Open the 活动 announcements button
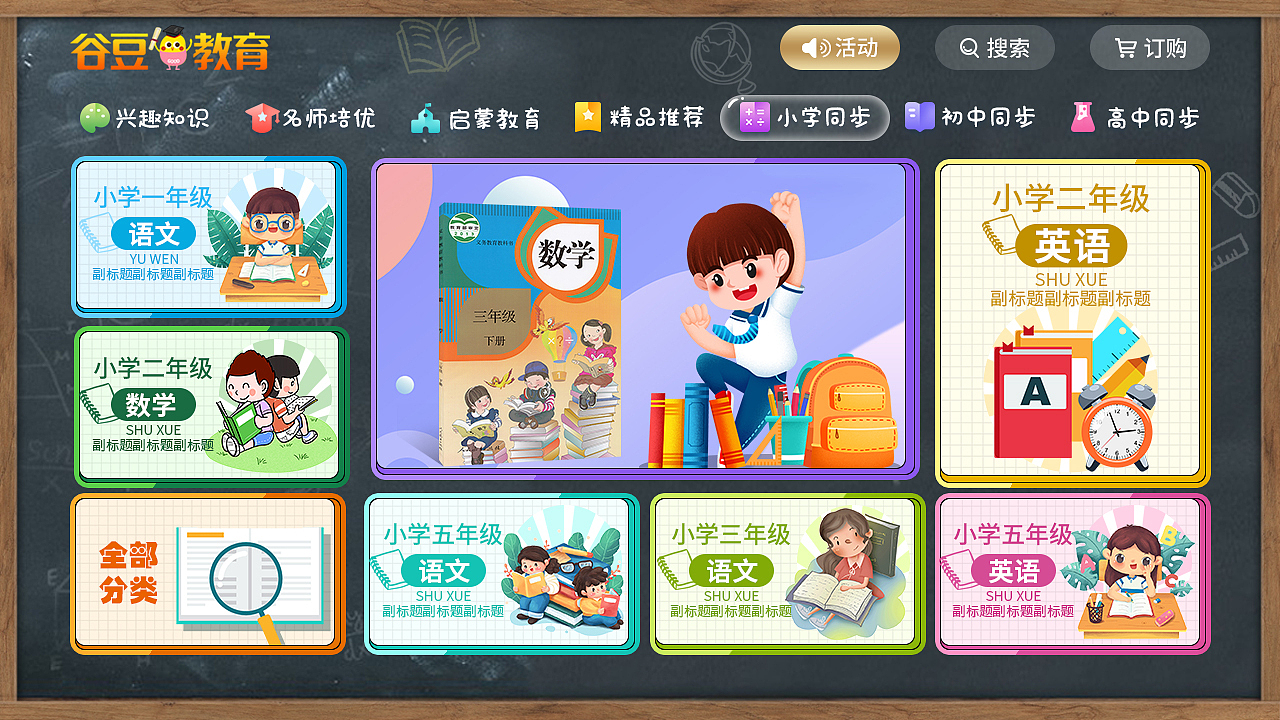Image resolution: width=1280 pixels, height=720 pixels. point(840,47)
